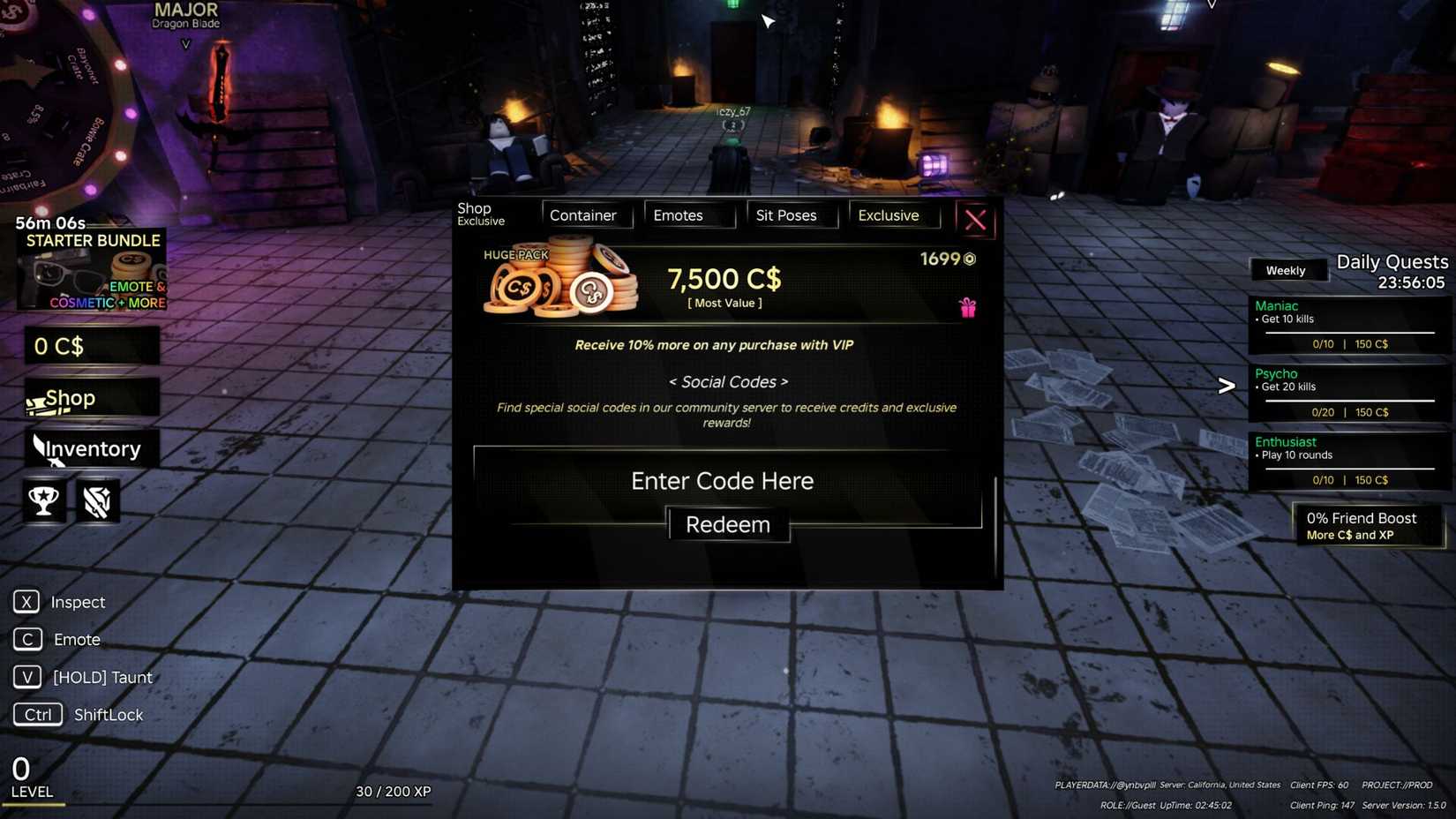Toggle ShiftLock with the Ctrl keybind label
This screenshot has width=1456, height=819.
coord(37,714)
